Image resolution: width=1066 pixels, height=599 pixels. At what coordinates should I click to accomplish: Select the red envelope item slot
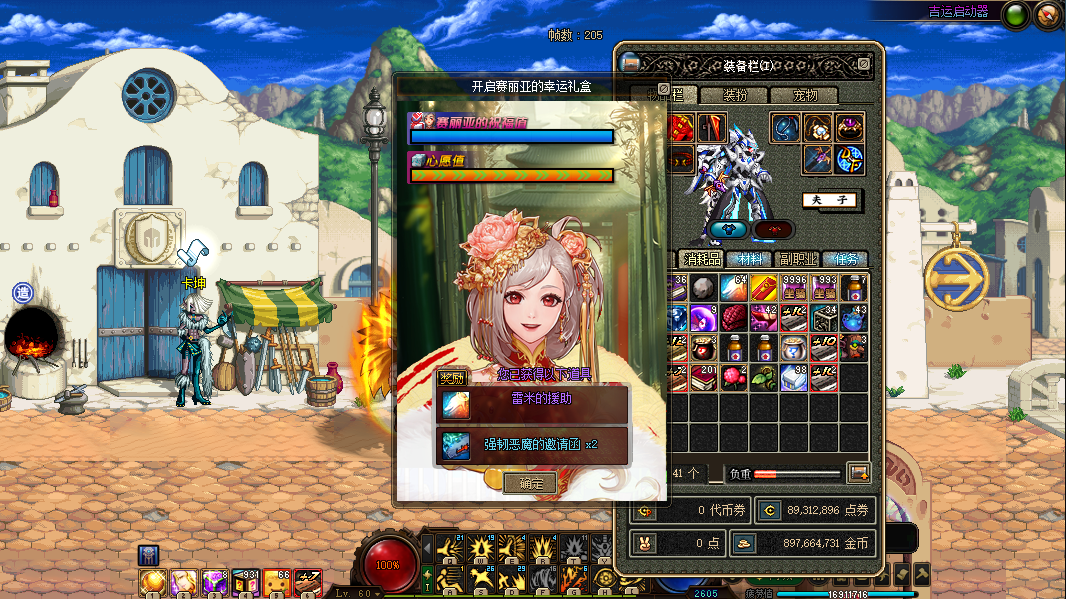click(765, 289)
